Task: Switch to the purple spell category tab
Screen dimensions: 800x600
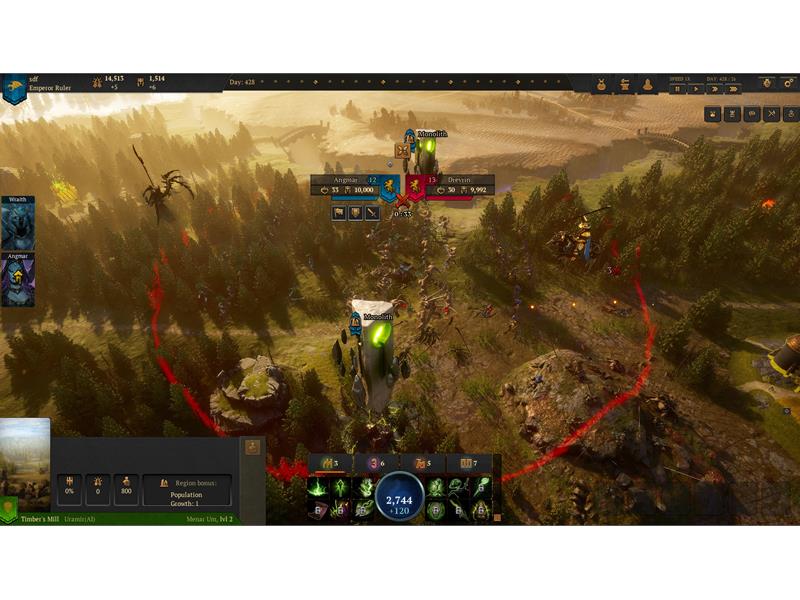Action: click(x=374, y=463)
